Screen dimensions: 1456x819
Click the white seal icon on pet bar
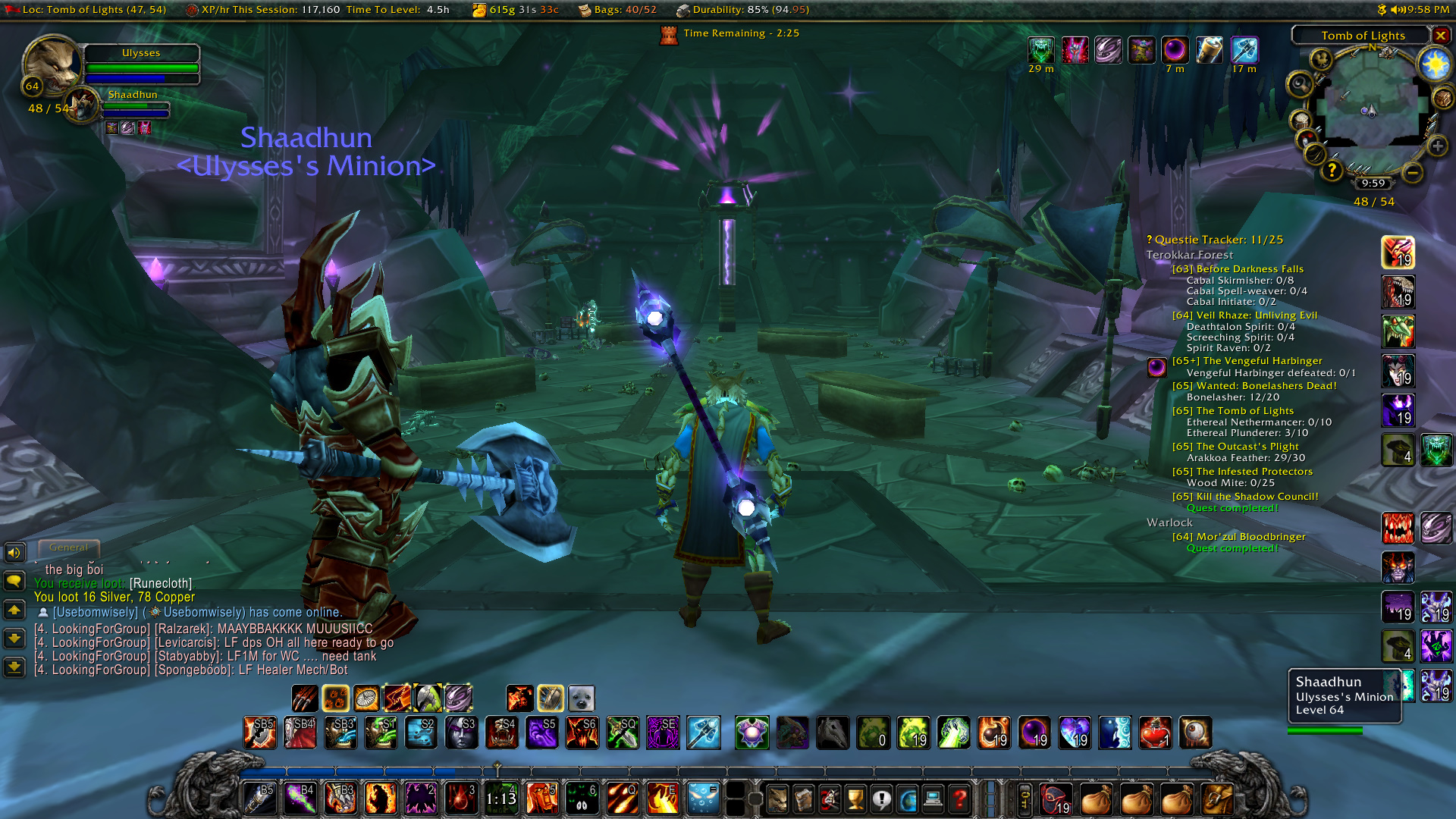pyautogui.click(x=582, y=698)
